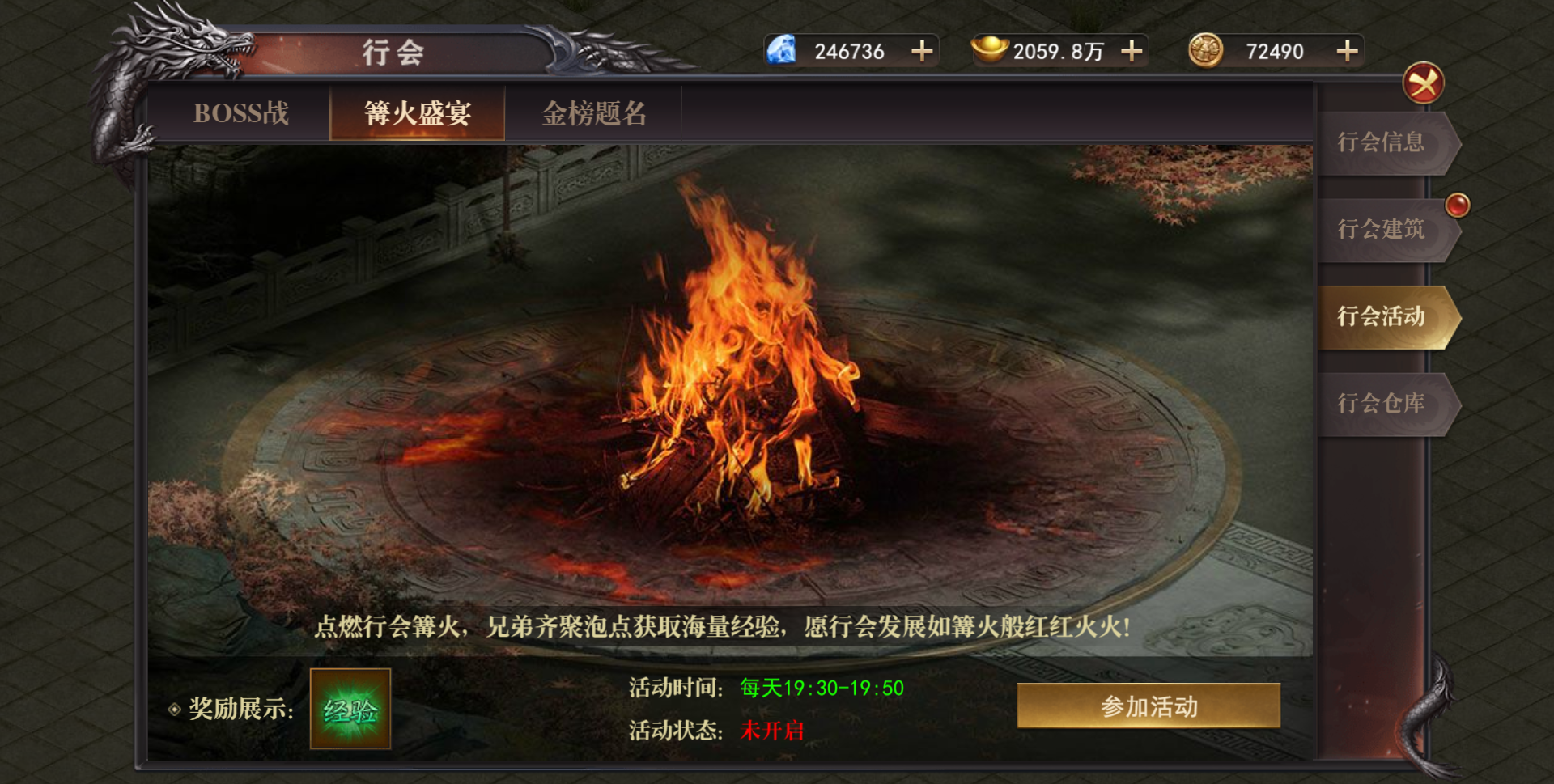Add gold ingots using the plus button
The width and height of the screenshot is (1554, 784).
[1132, 52]
